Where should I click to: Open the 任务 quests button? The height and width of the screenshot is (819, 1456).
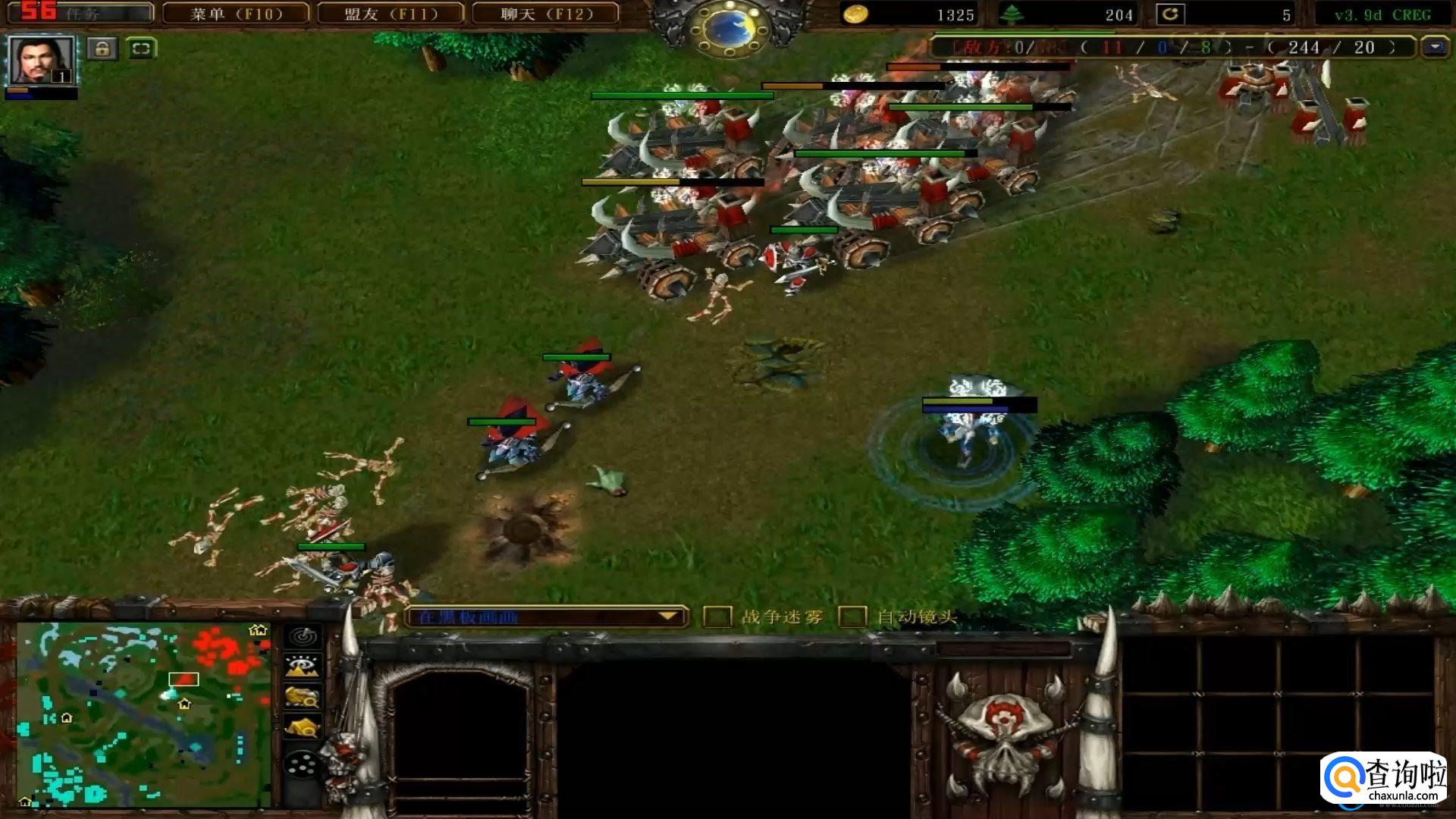[x=80, y=14]
